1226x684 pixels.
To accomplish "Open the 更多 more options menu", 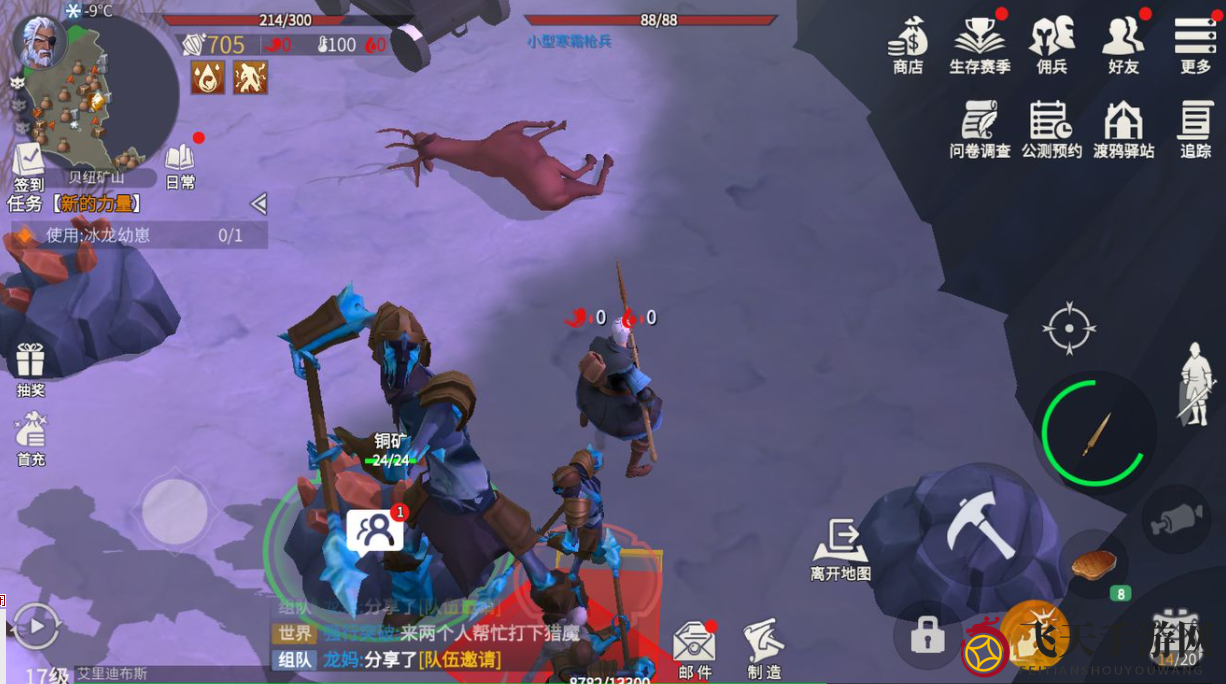I will pos(1195,43).
